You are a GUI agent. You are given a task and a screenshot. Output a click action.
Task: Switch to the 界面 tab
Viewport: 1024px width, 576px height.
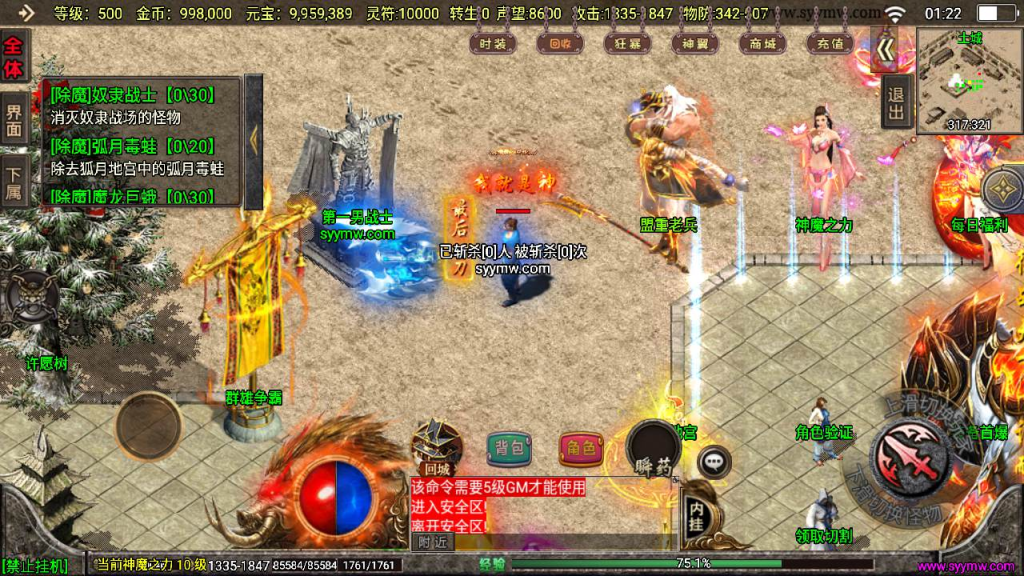coord(14,119)
